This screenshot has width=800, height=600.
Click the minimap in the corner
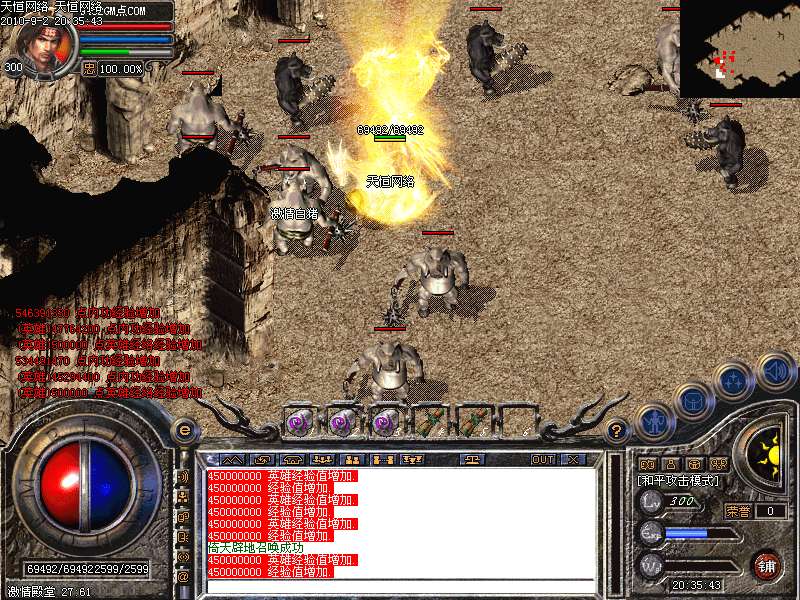click(x=739, y=48)
